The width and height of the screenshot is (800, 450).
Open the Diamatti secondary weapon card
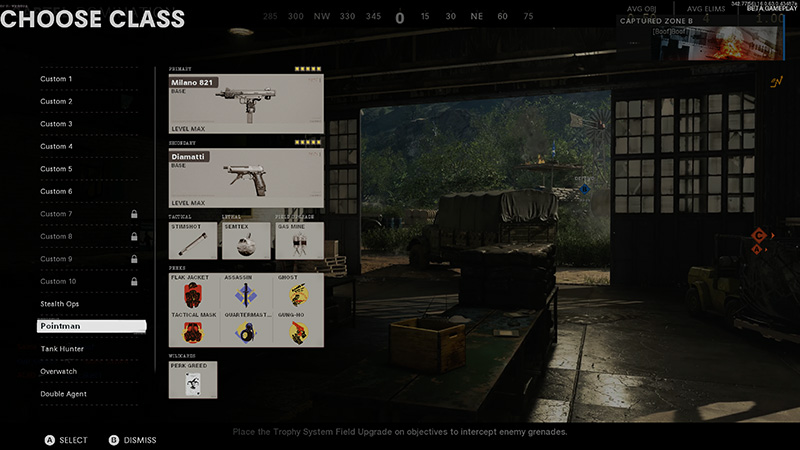coord(246,177)
